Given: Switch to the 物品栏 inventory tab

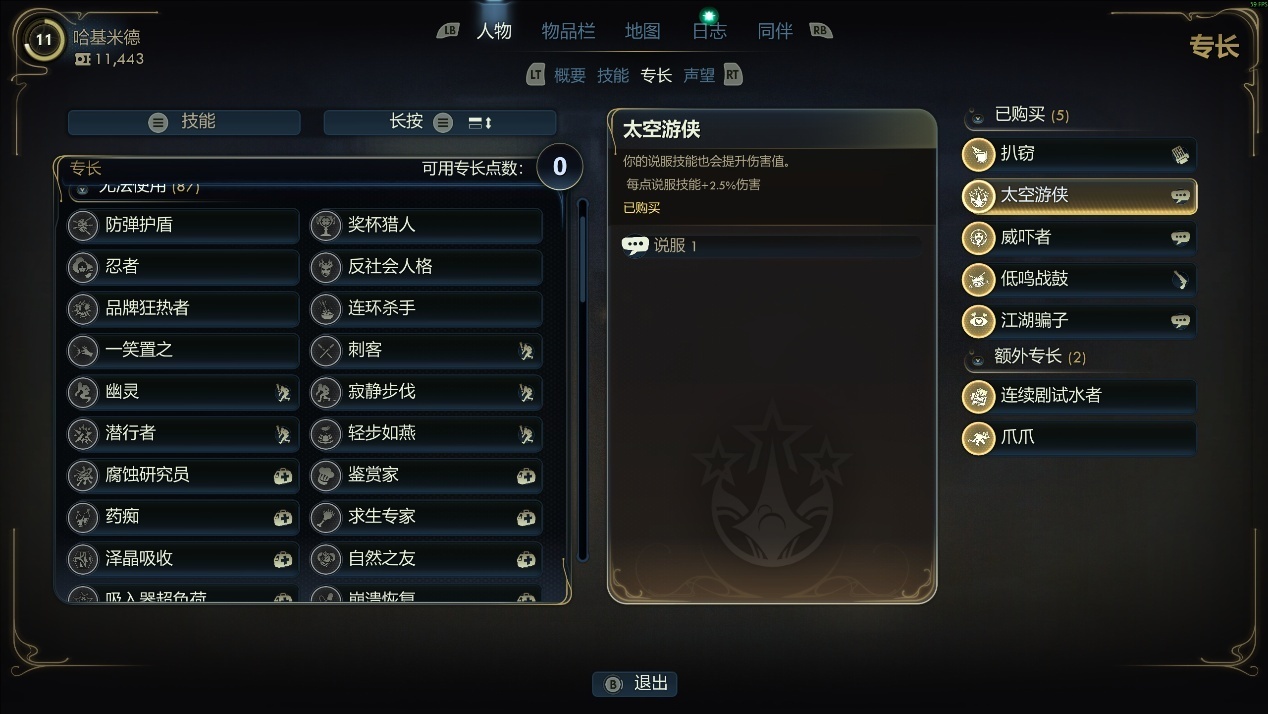Looking at the screenshot, I should click(x=568, y=31).
